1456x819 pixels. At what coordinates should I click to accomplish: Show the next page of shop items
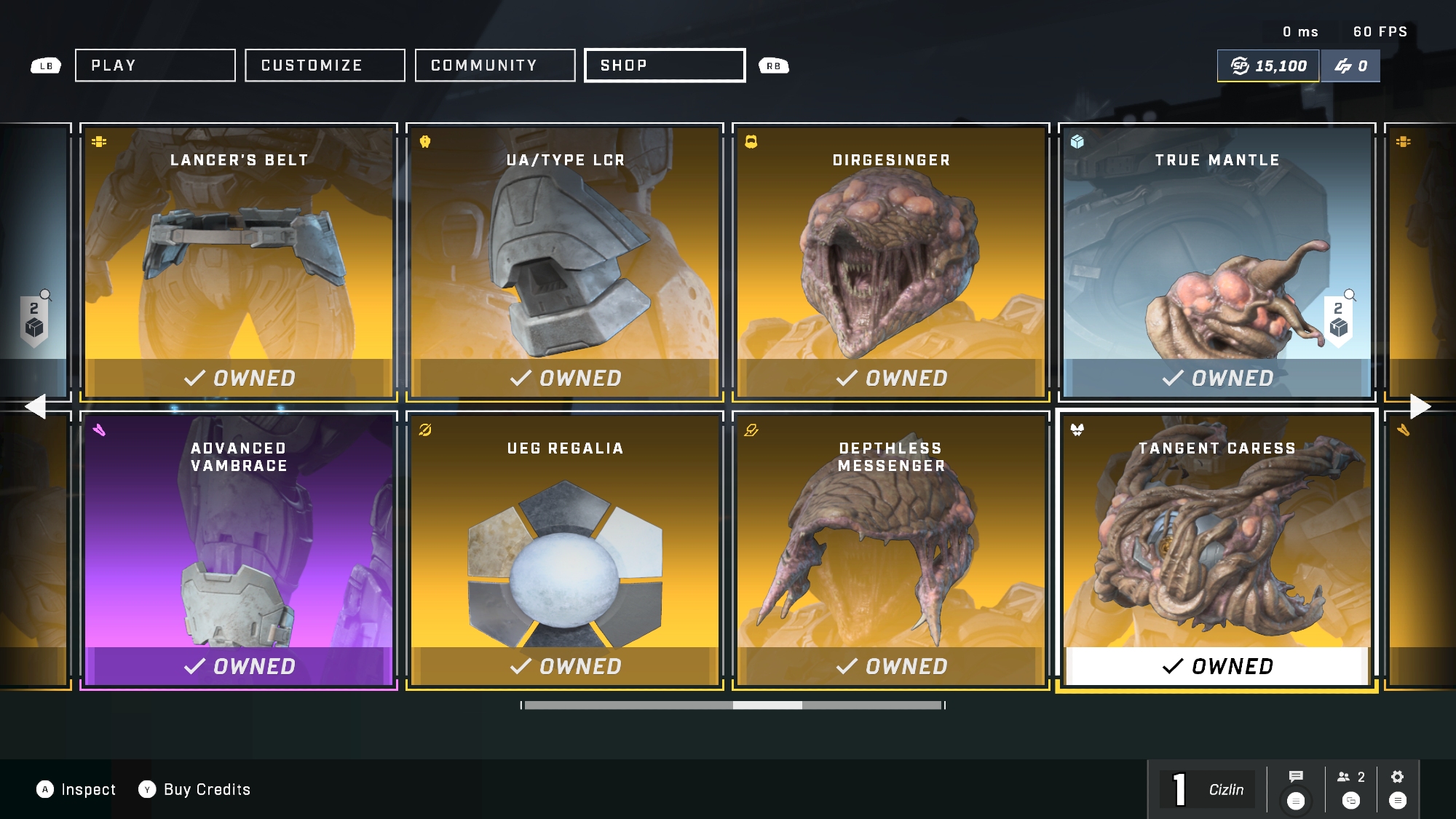[1420, 406]
